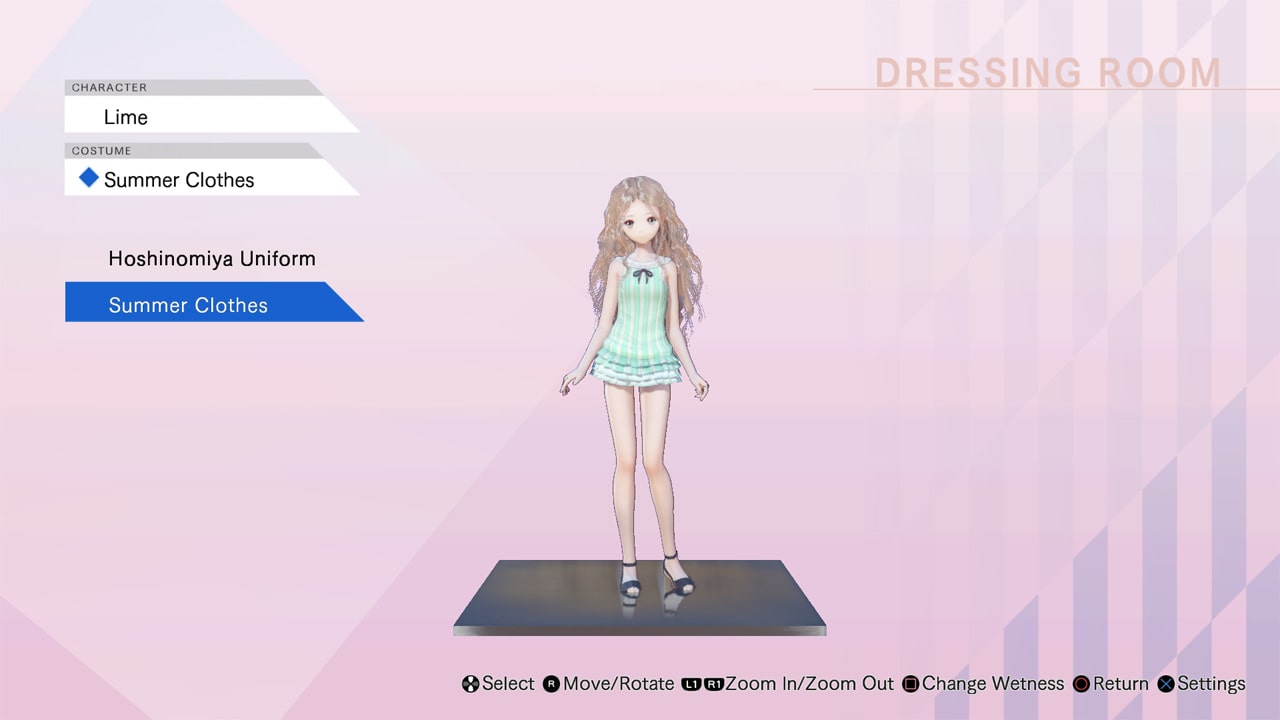Click the Square Change Wetness icon
This screenshot has width=1280, height=720.
911,684
